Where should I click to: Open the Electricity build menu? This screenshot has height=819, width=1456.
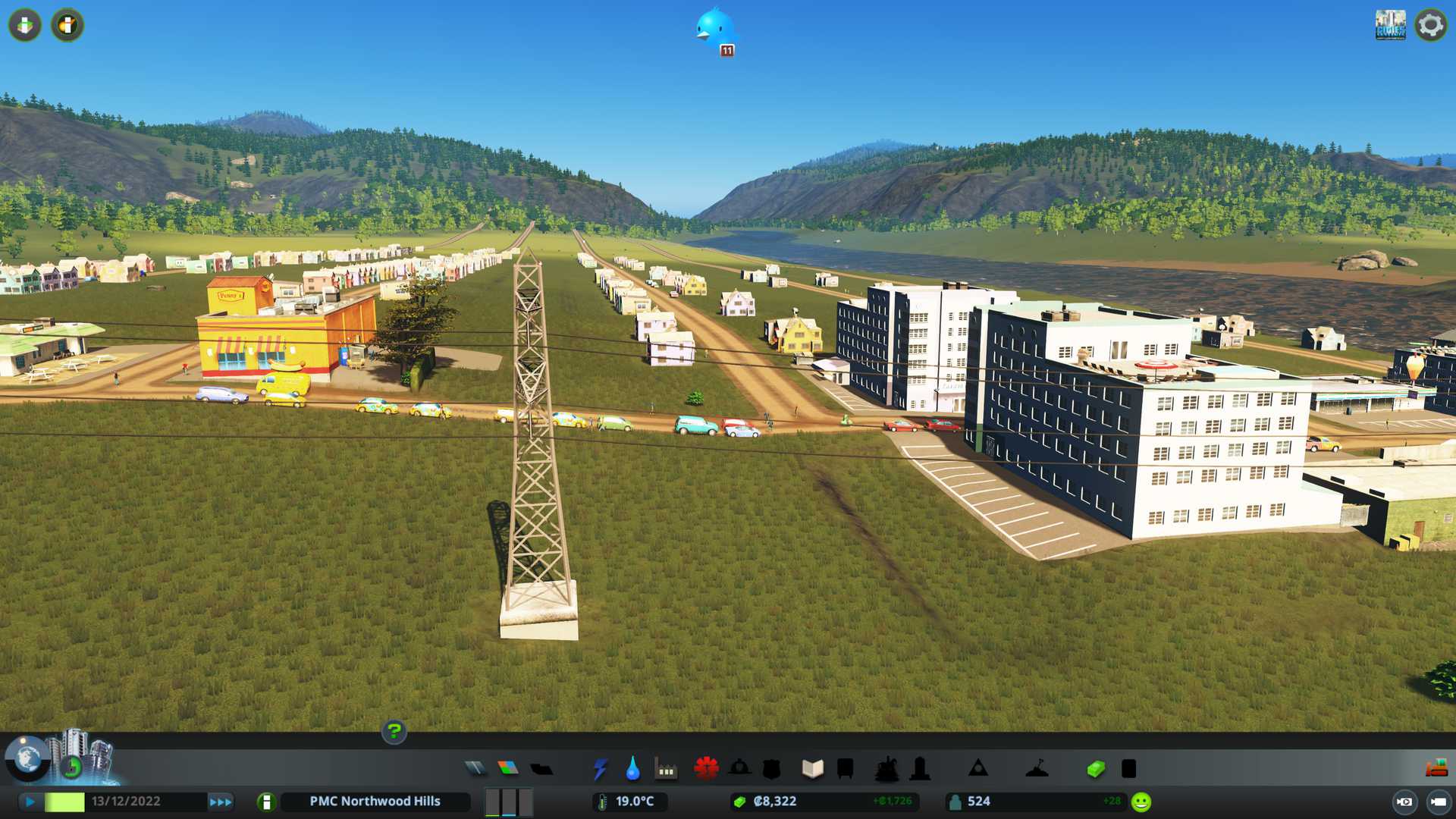[600, 769]
